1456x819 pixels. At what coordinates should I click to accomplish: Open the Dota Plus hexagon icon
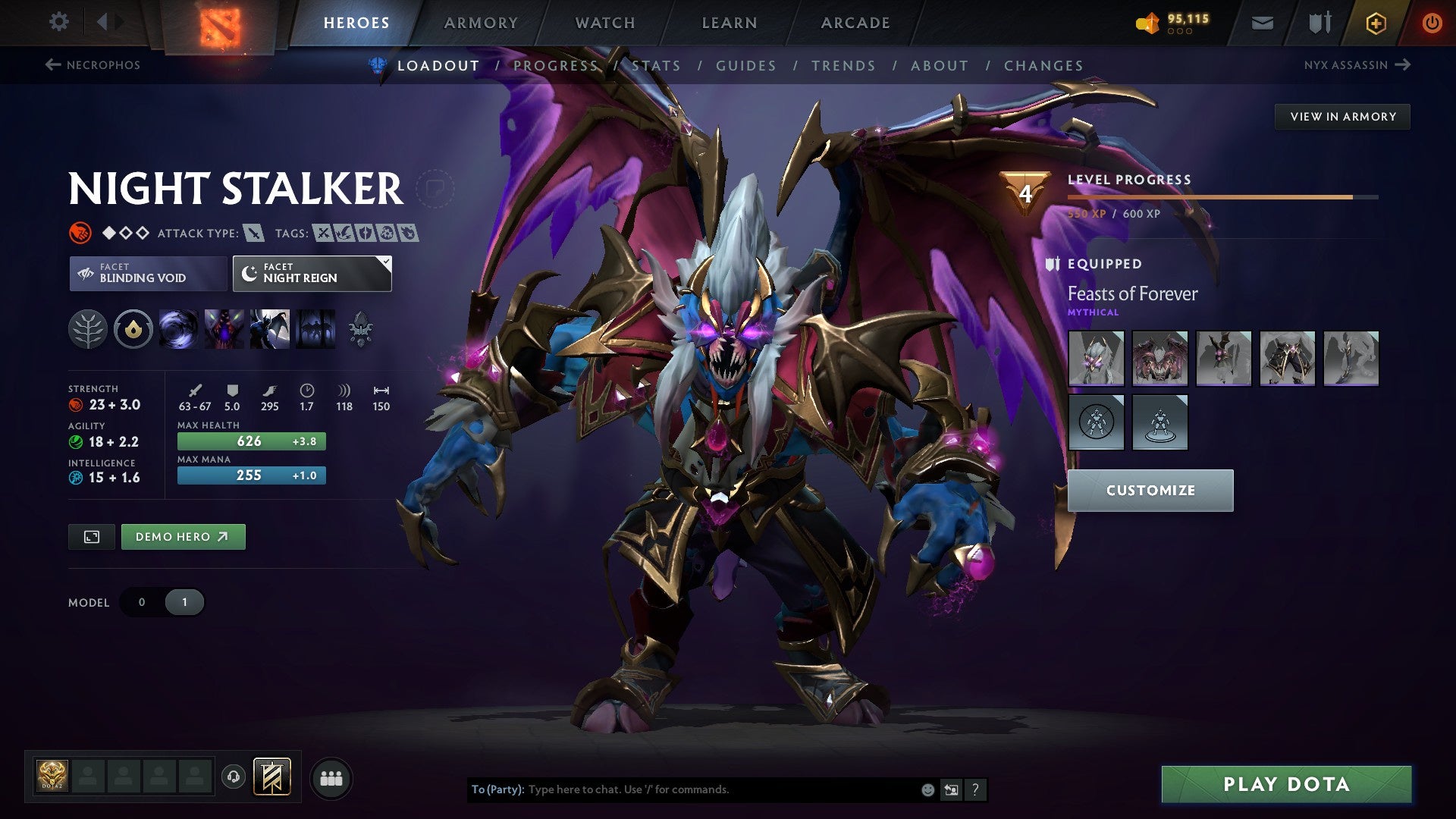(x=1375, y=22)
